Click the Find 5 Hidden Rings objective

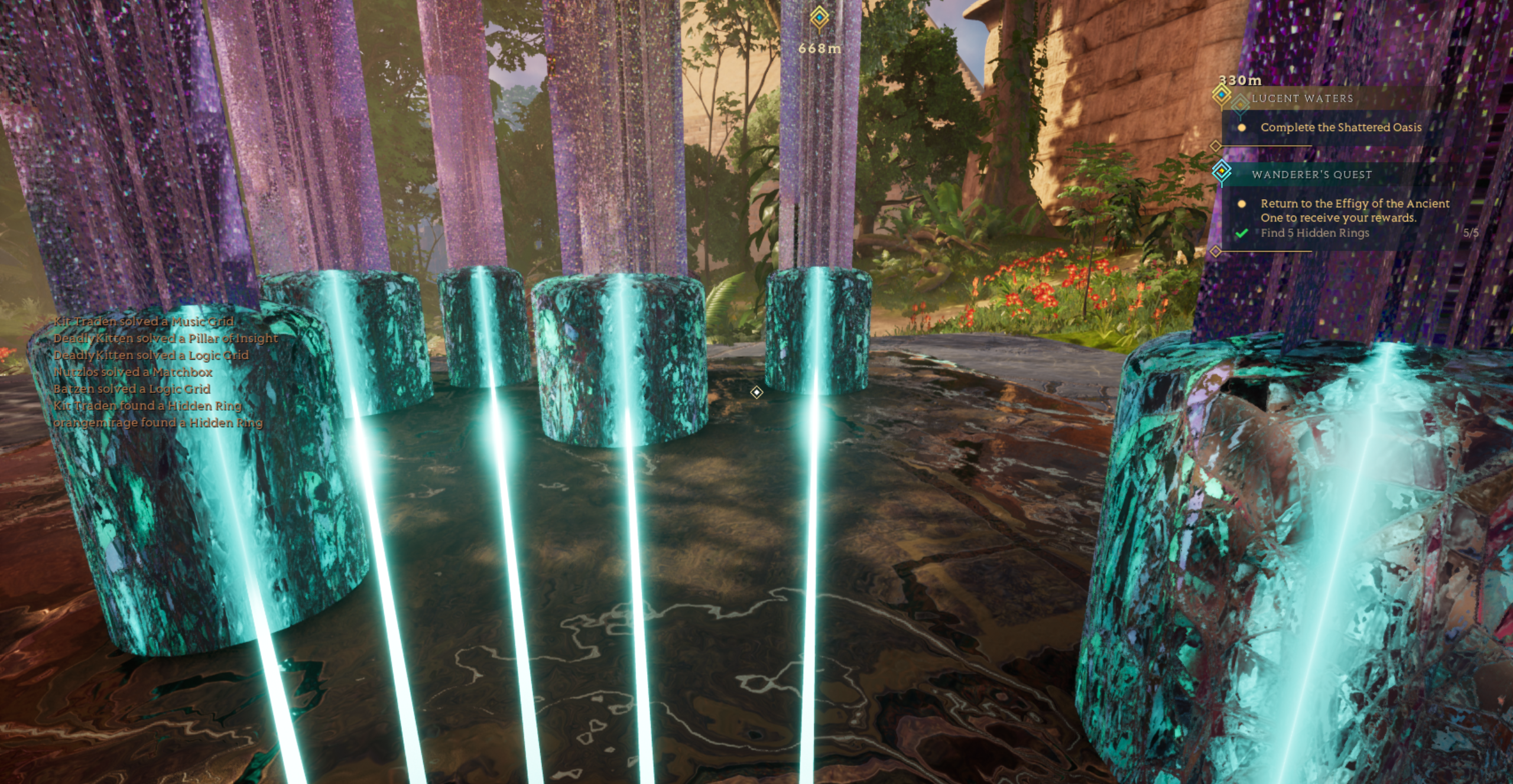[1314, 233]
